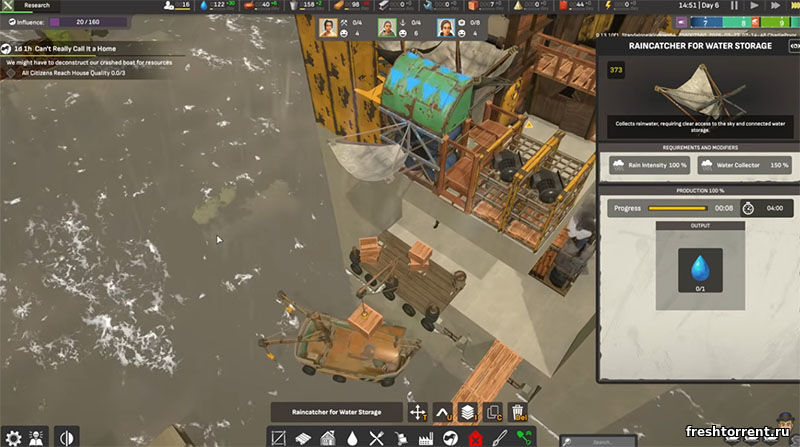Toggle the half-circle view mode button
800x447 pixels.
tap(67, 437)
